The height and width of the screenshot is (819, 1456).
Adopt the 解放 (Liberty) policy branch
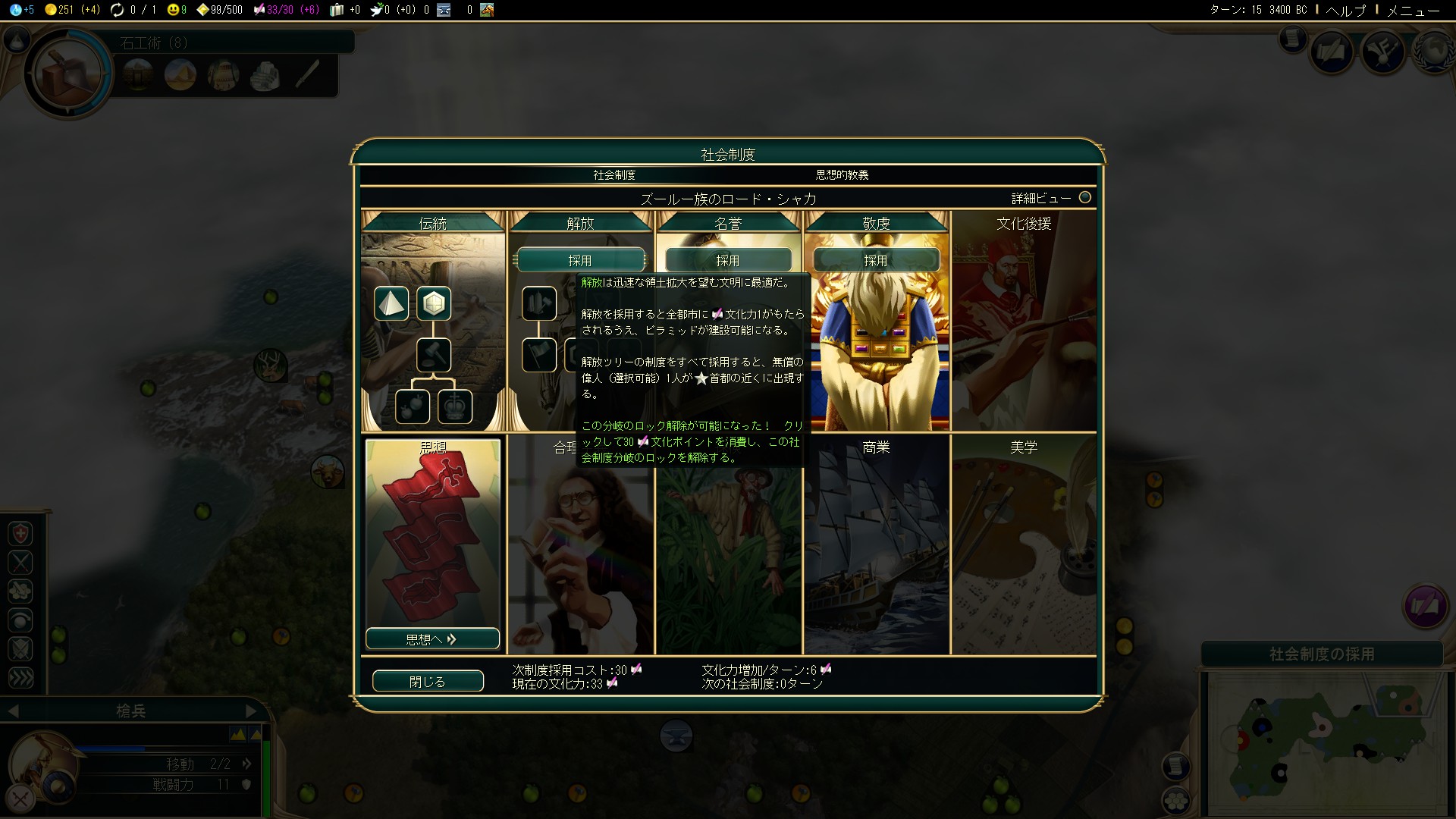coord(580,260)
